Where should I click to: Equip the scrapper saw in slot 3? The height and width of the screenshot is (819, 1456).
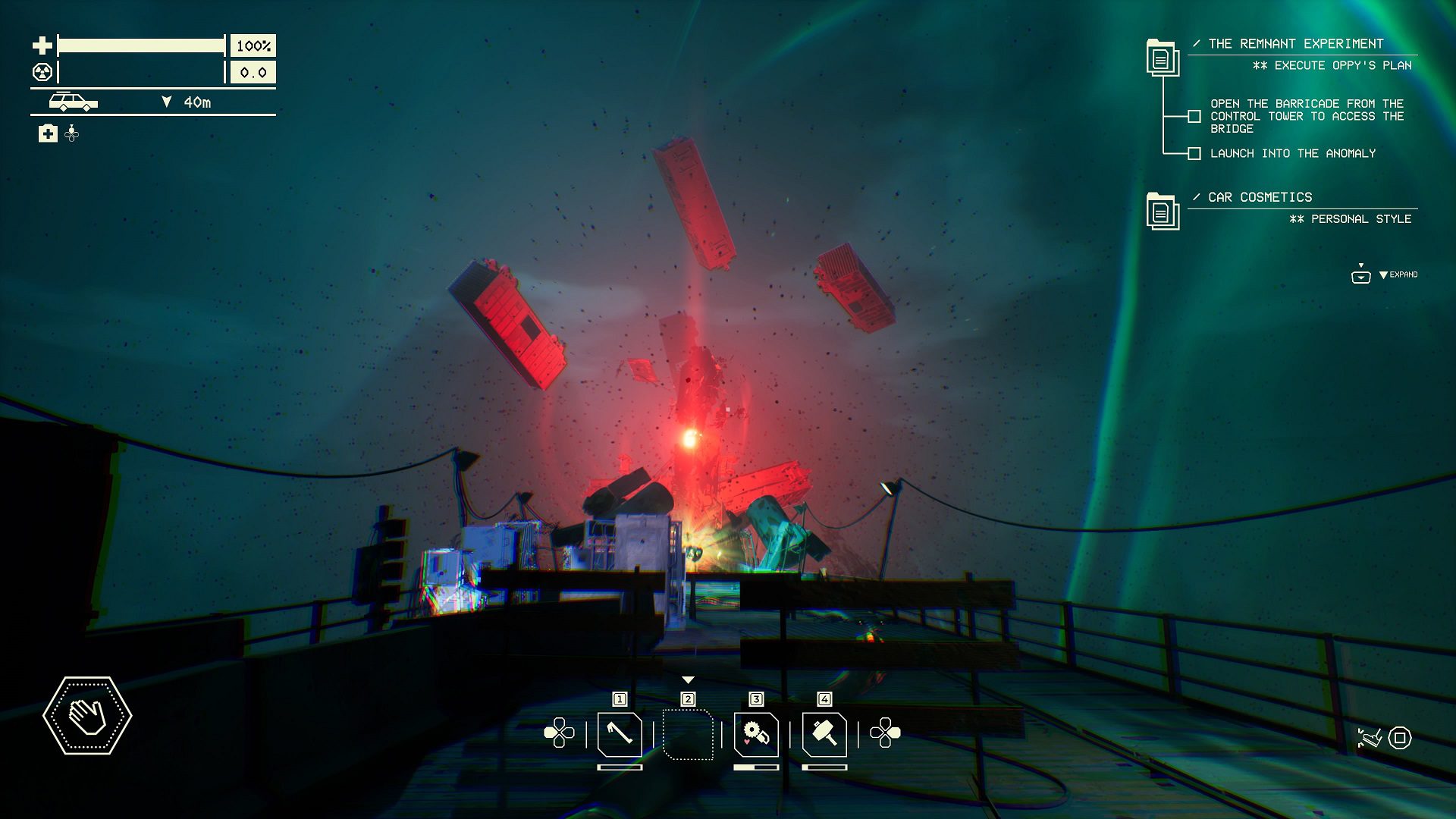[756, 734]
